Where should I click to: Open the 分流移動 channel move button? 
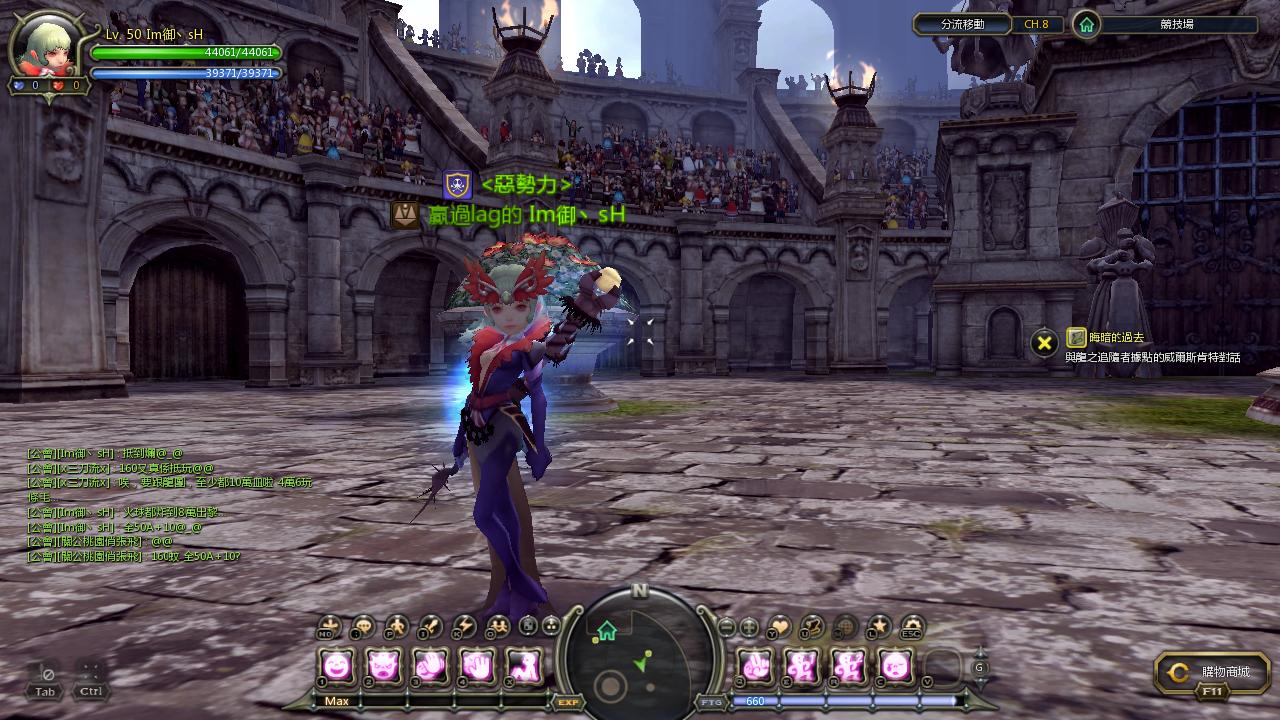[x=962, y=24]
